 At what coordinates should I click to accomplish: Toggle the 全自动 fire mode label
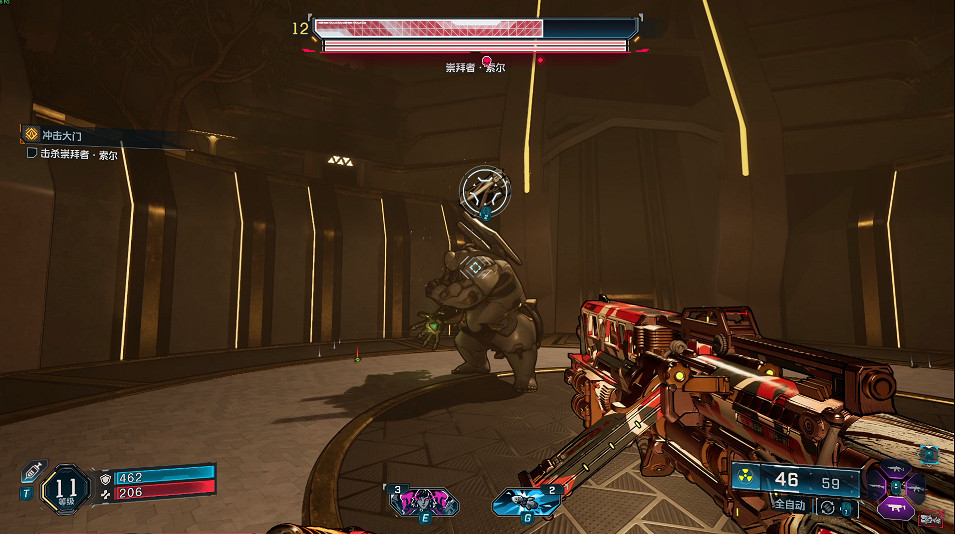pos(789,506)
